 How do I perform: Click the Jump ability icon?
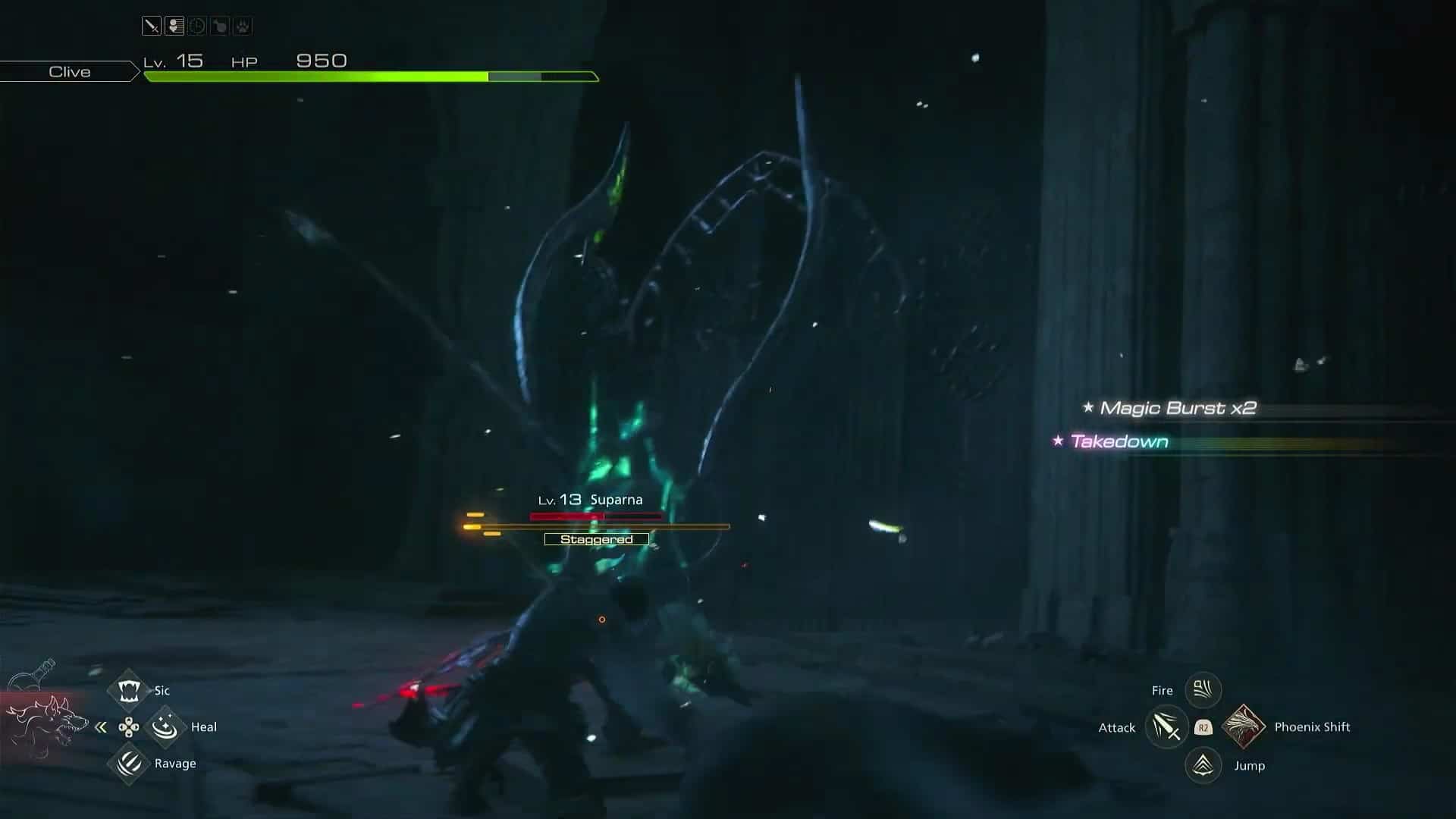click(1203, 765)
